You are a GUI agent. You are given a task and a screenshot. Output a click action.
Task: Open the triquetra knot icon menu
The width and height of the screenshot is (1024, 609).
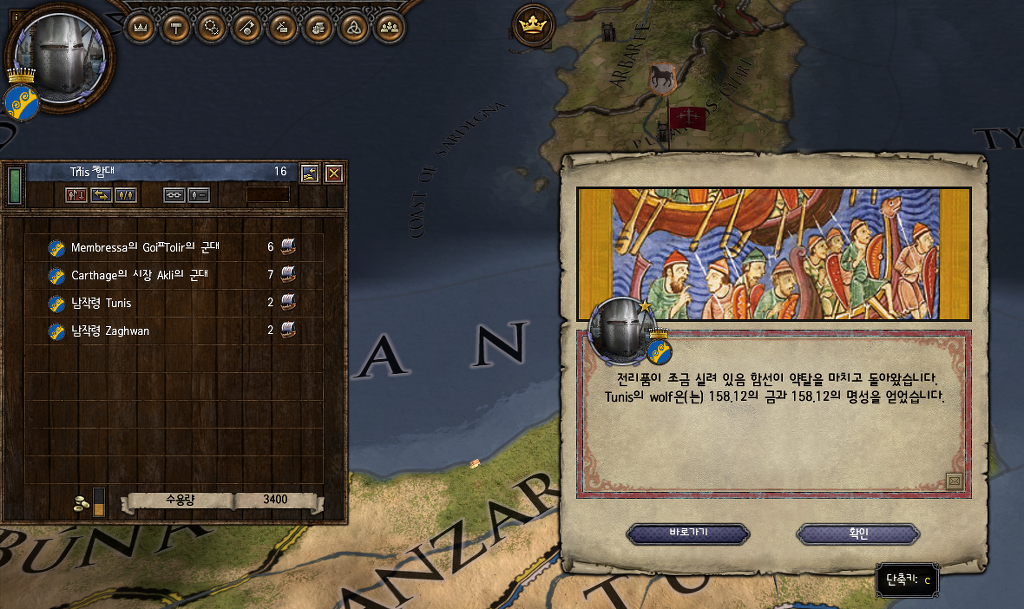coord(352,28)
